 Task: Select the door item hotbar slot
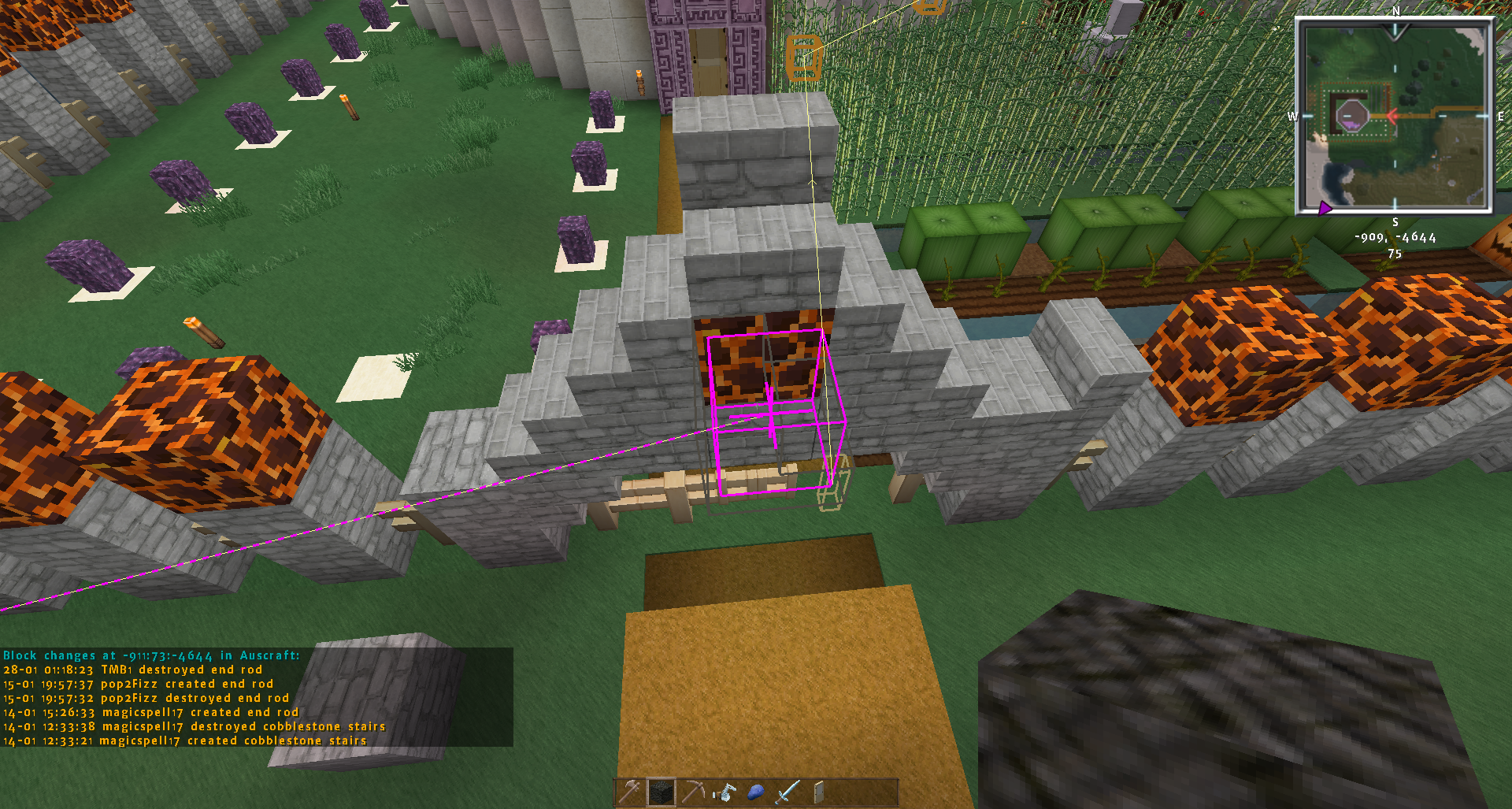819,792
